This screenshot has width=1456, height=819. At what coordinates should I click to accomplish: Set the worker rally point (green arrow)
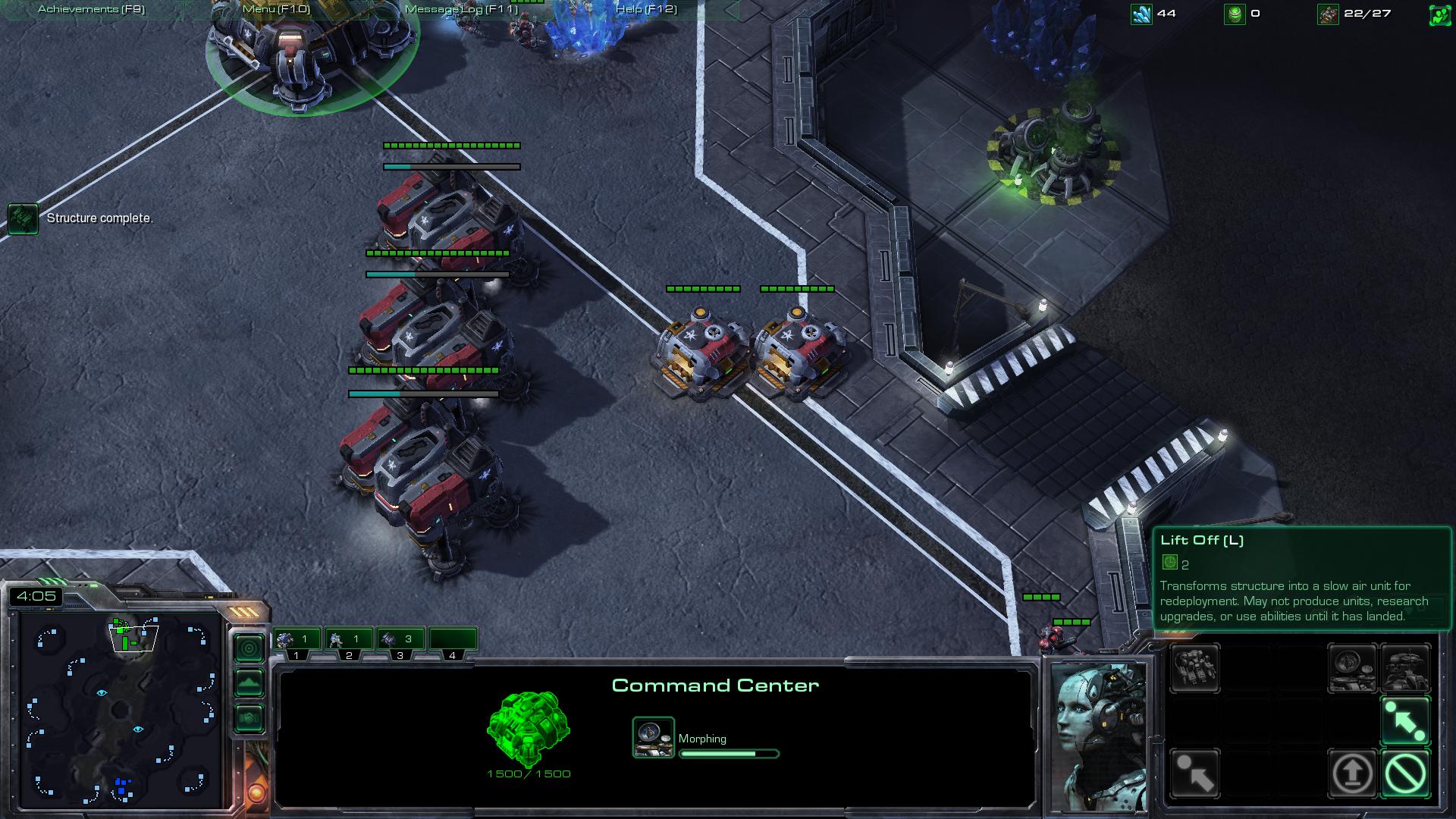click(x=1405, y=721)
